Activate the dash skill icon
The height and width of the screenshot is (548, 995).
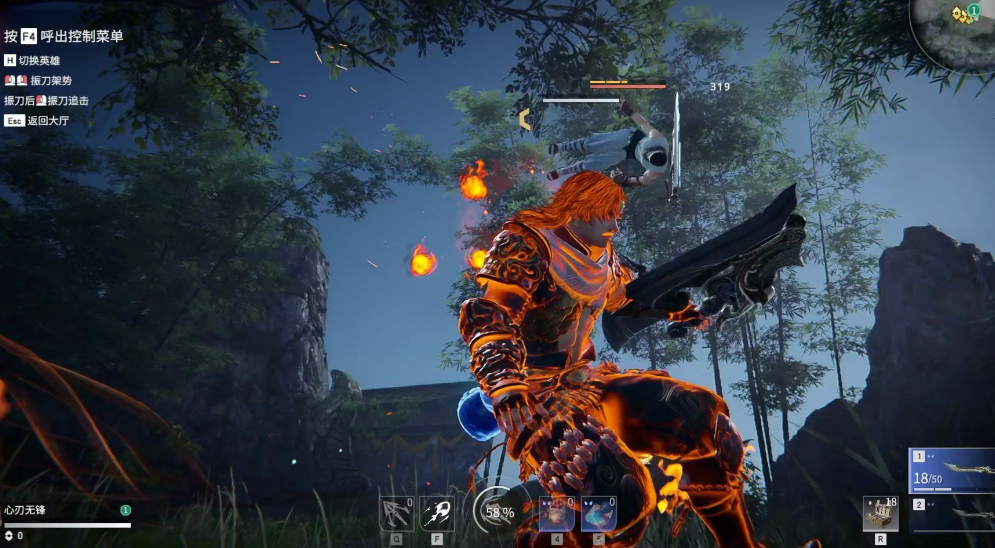(x=437, y=513)
